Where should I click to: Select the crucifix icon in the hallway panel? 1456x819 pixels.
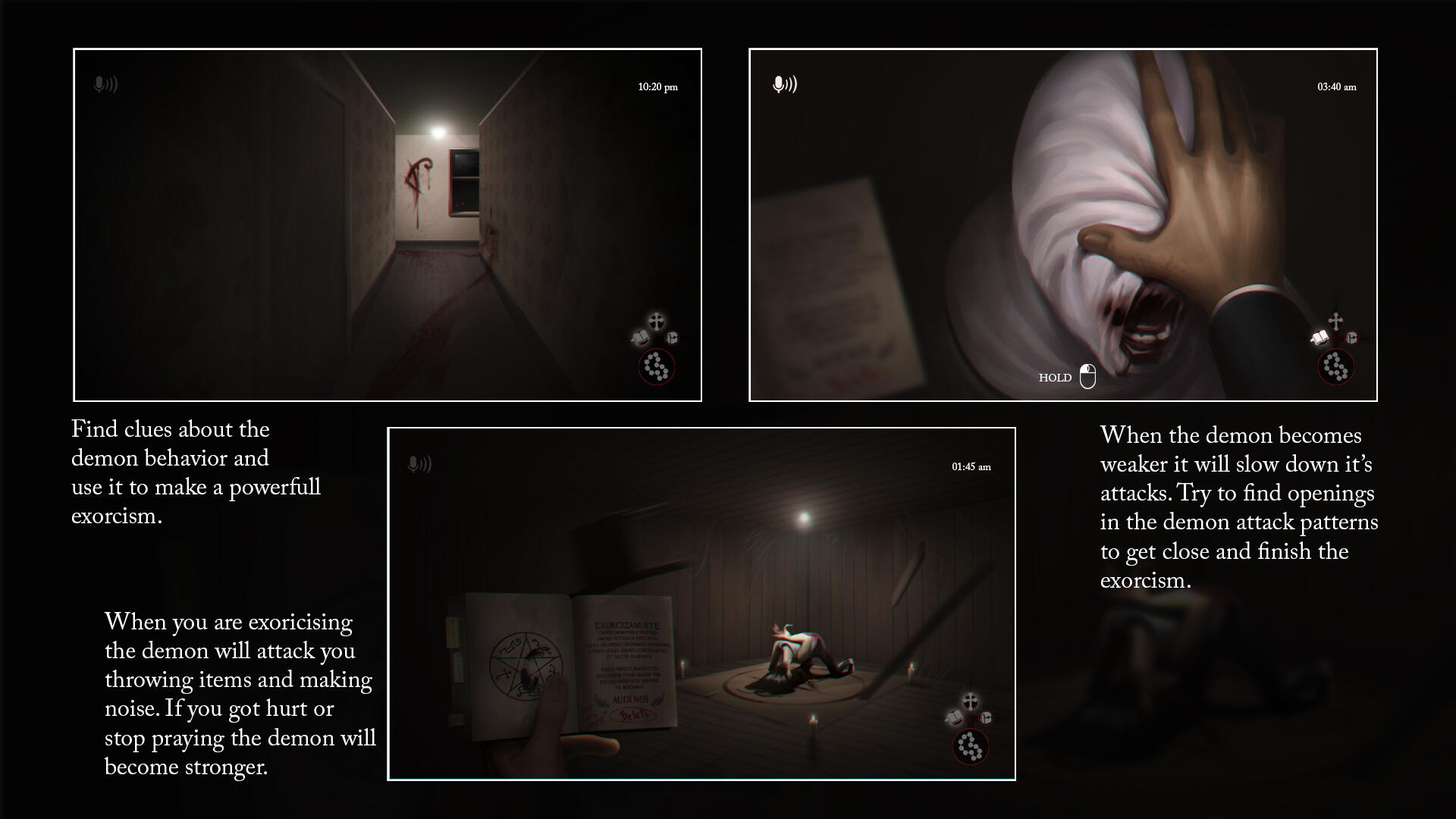click(657, 321)
